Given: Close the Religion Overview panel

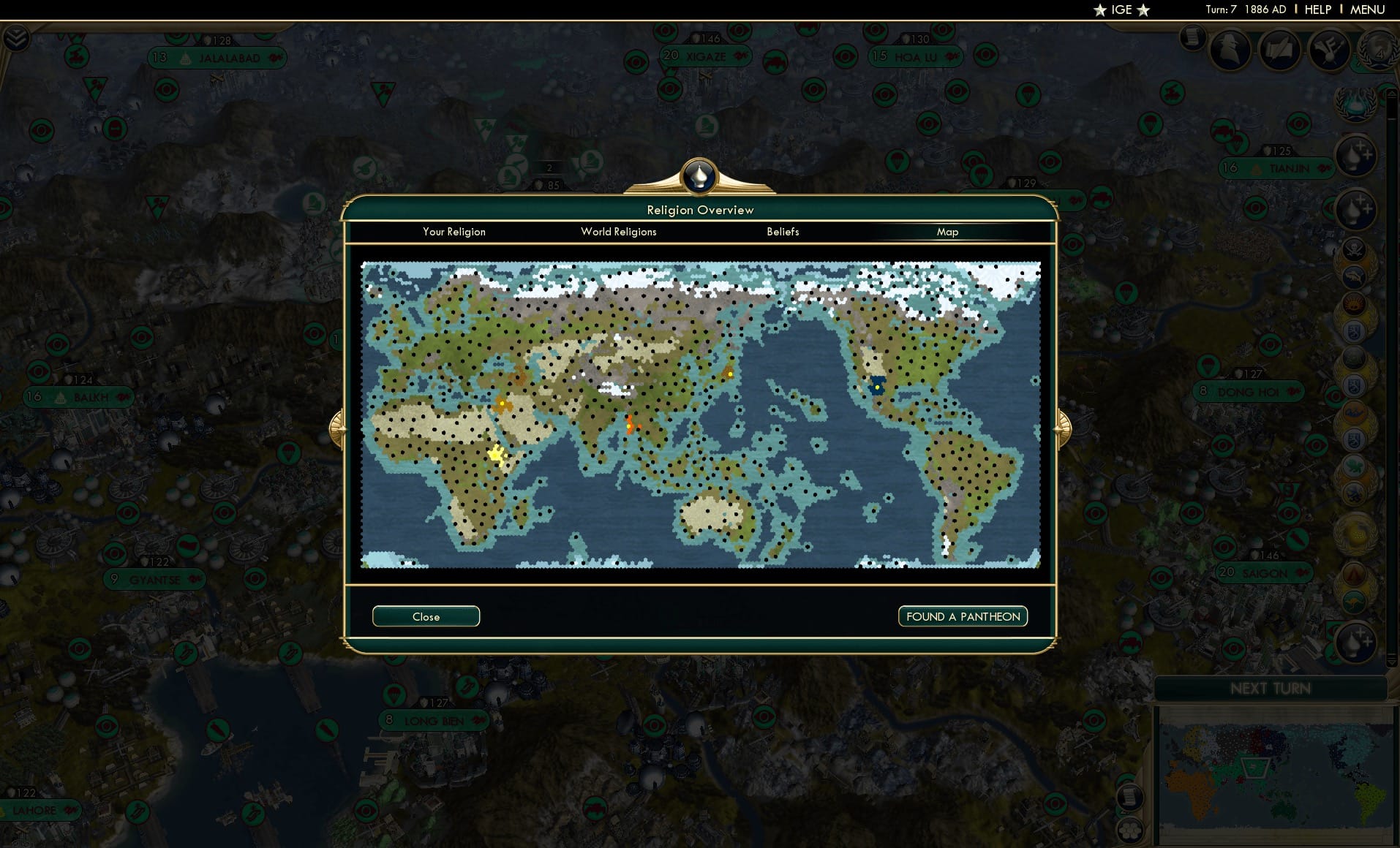Looking at the screenshot, I should 426,616.
